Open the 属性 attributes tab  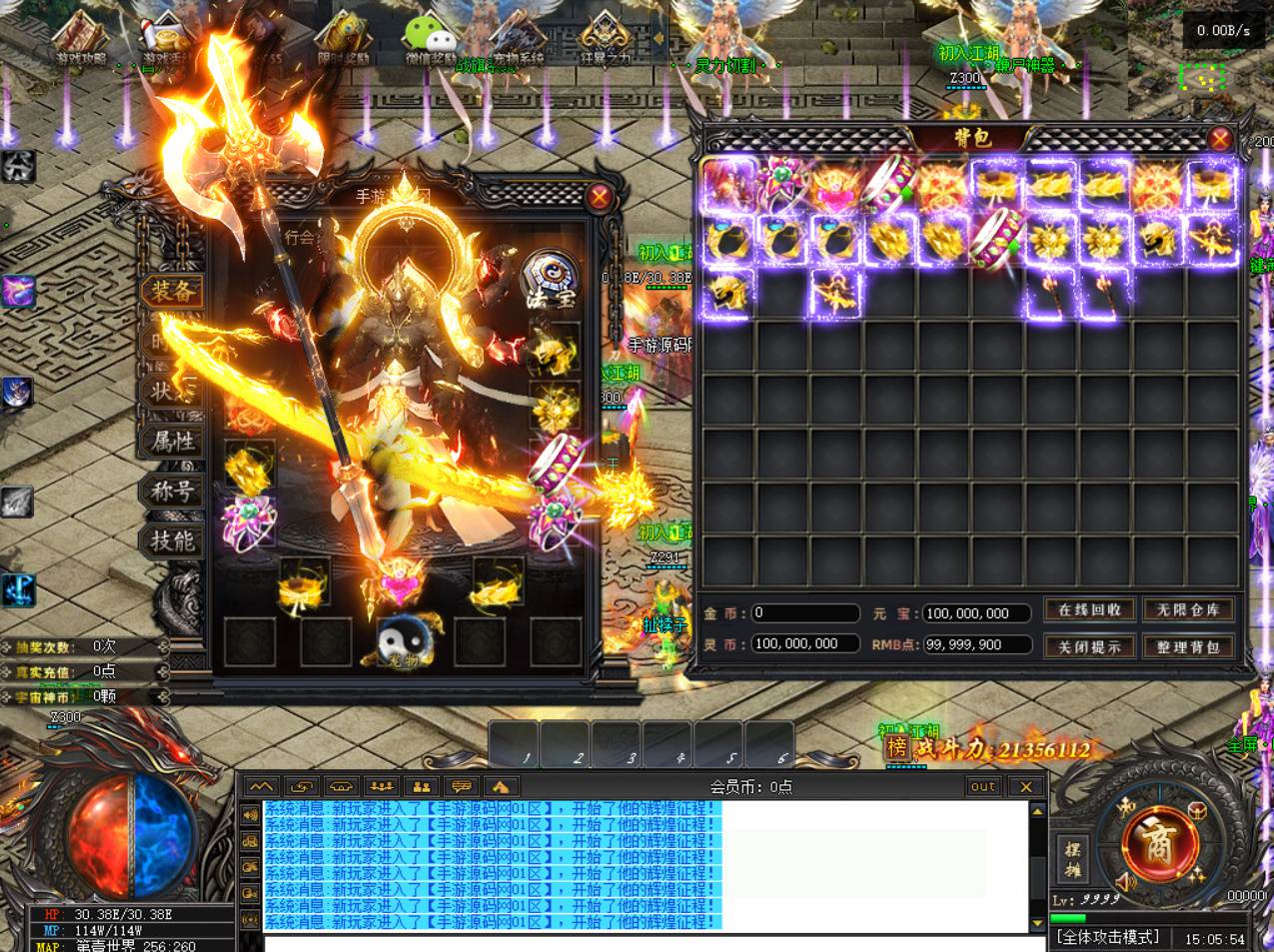pyautogui.click(x=172, y=441)
